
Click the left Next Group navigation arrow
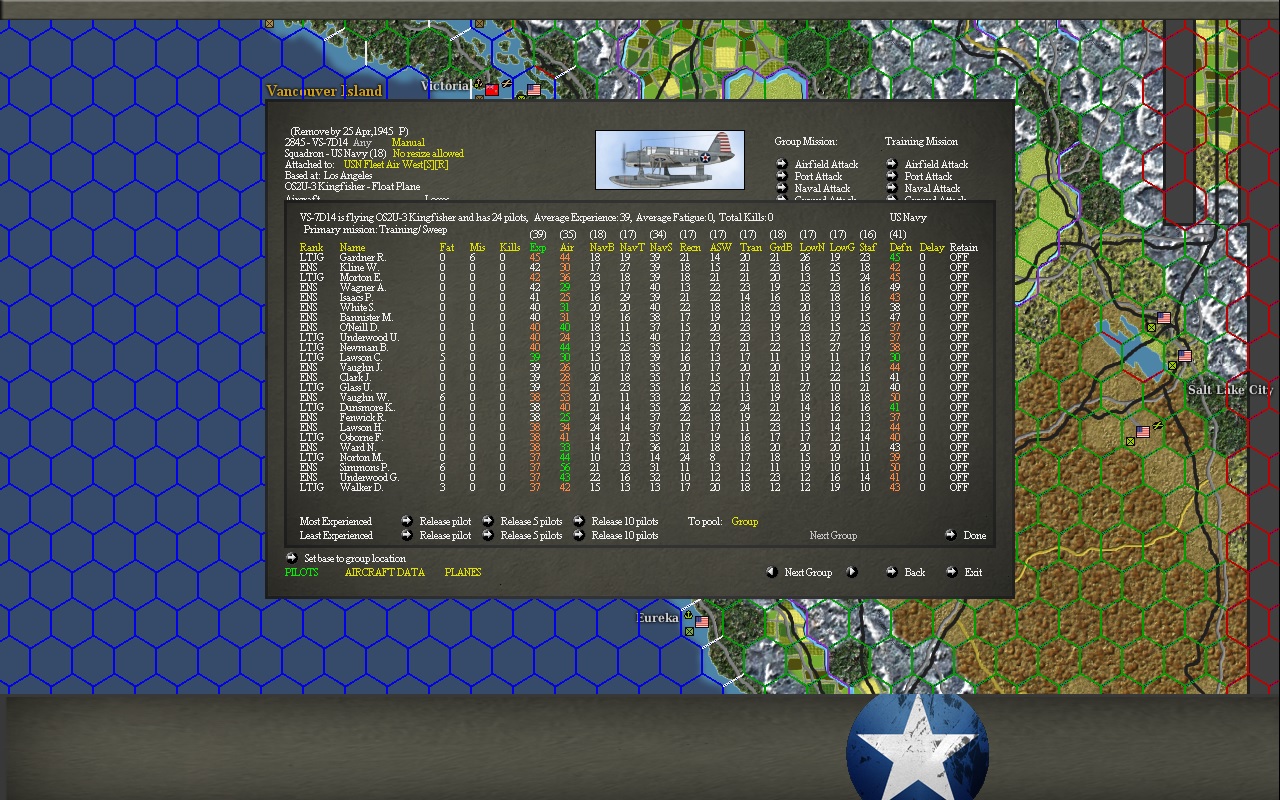771,572
